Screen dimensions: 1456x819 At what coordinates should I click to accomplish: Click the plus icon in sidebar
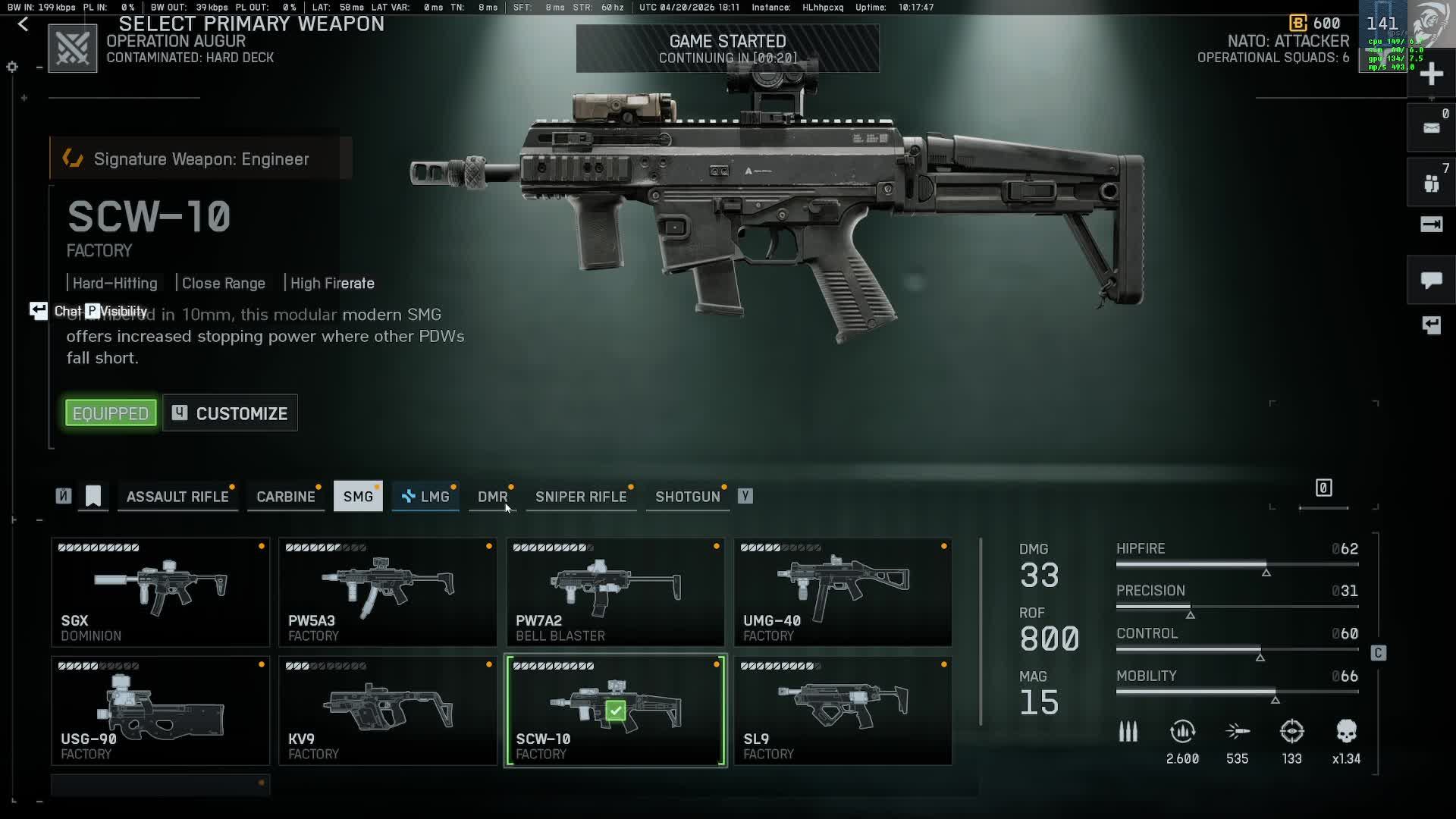tap(1431, 74)
